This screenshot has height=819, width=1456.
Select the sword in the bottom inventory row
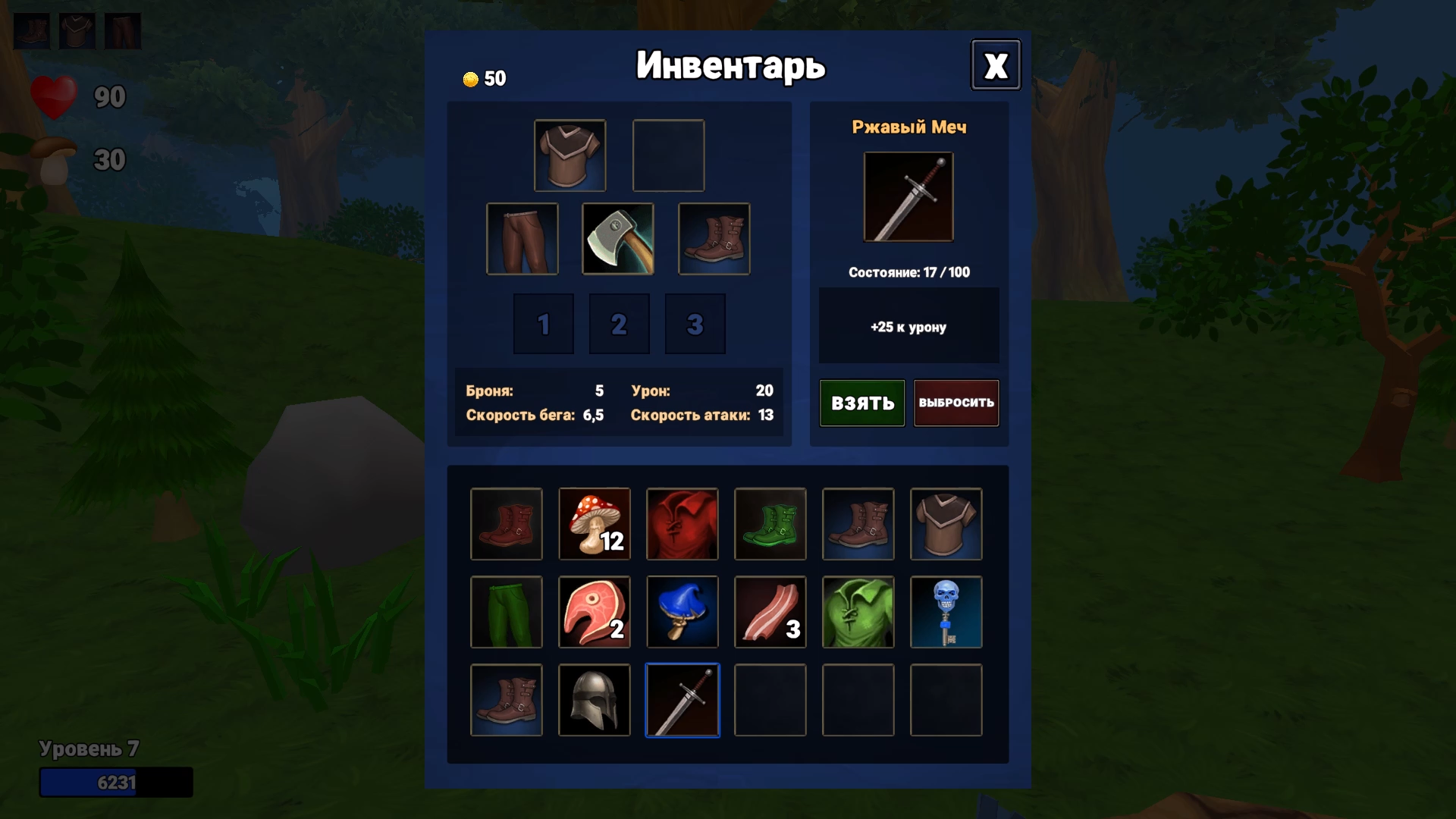pyautogui.click(x=682, y=700)
